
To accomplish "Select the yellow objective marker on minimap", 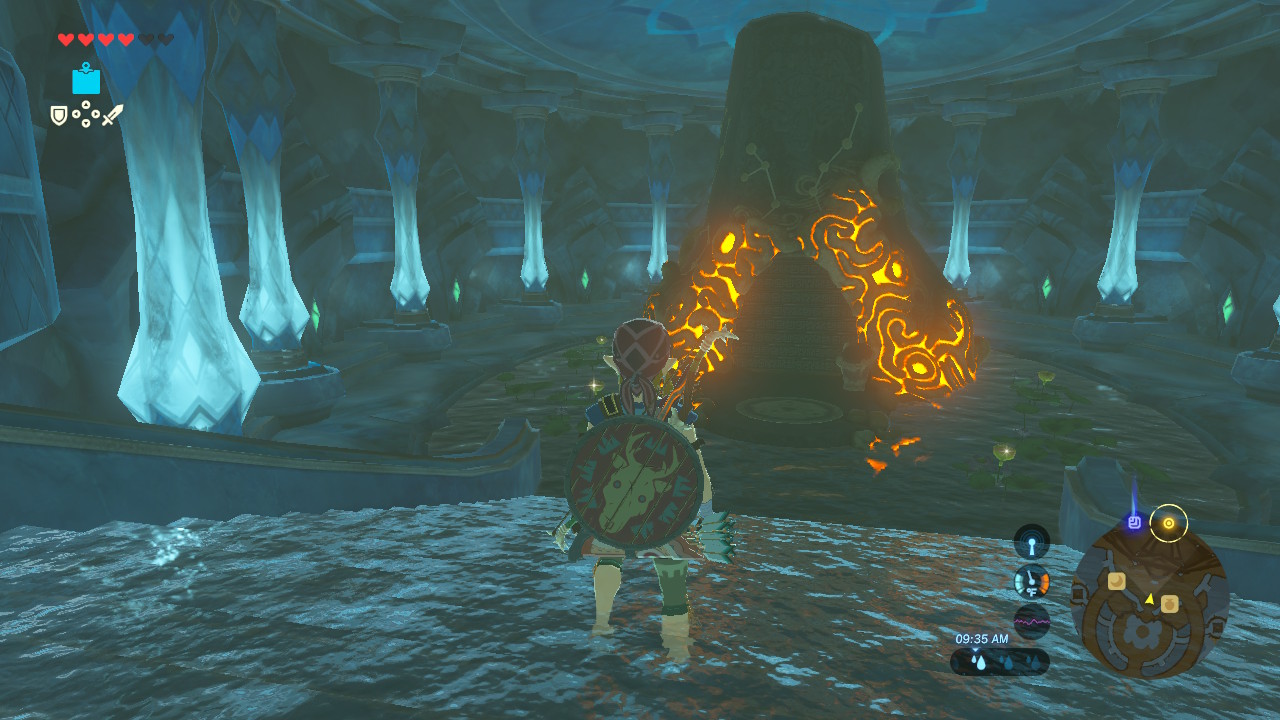I will click(x=1168, y=523).
